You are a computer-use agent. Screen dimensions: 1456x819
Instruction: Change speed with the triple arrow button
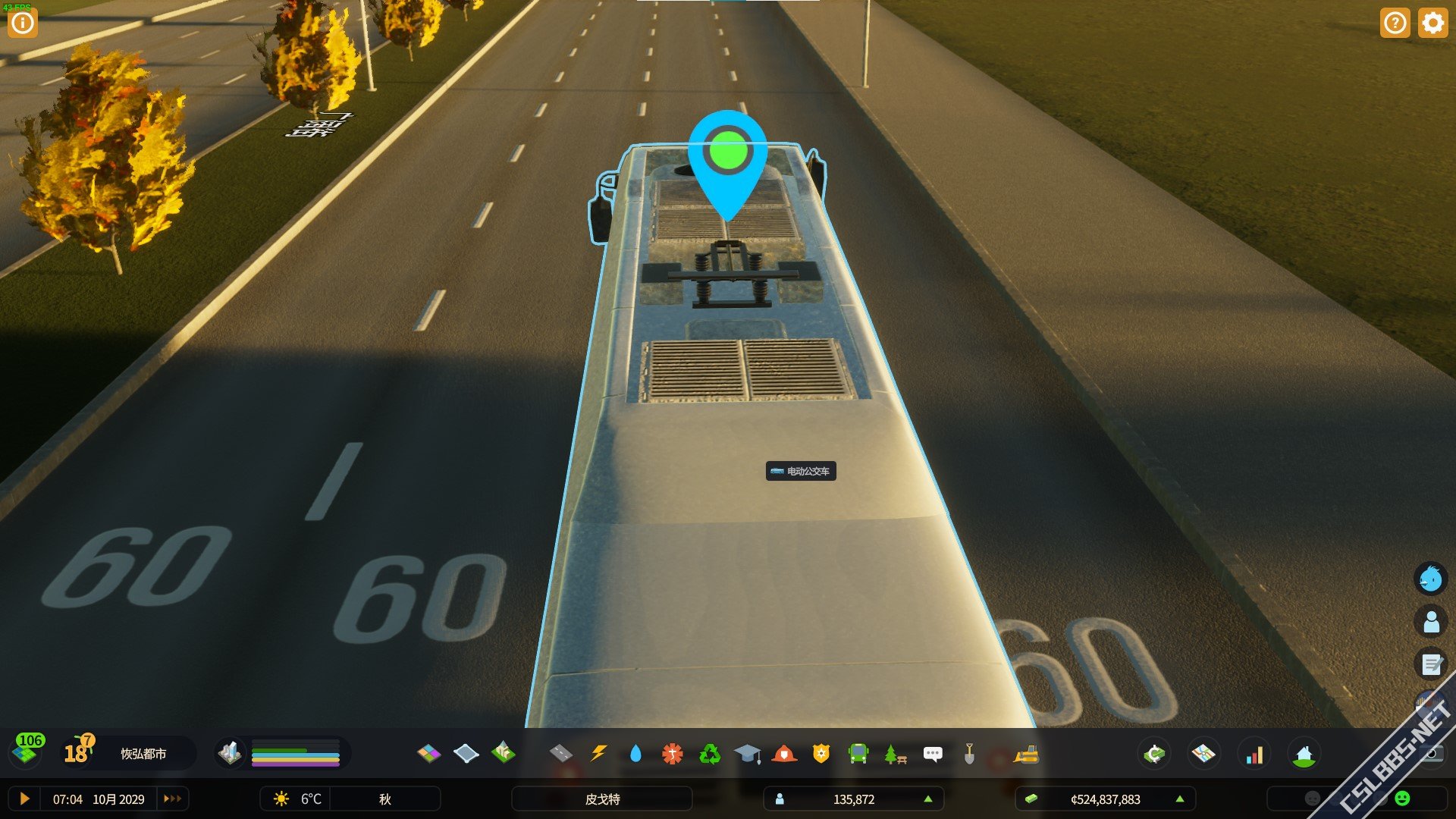(x=173, y=799)
